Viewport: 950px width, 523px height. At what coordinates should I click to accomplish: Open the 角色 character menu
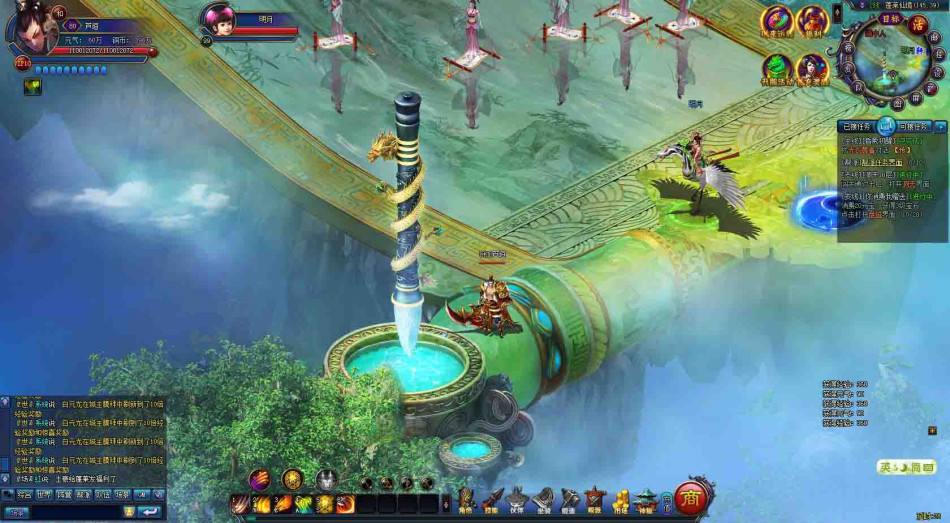pyautogui.click(x=466, y=499)
